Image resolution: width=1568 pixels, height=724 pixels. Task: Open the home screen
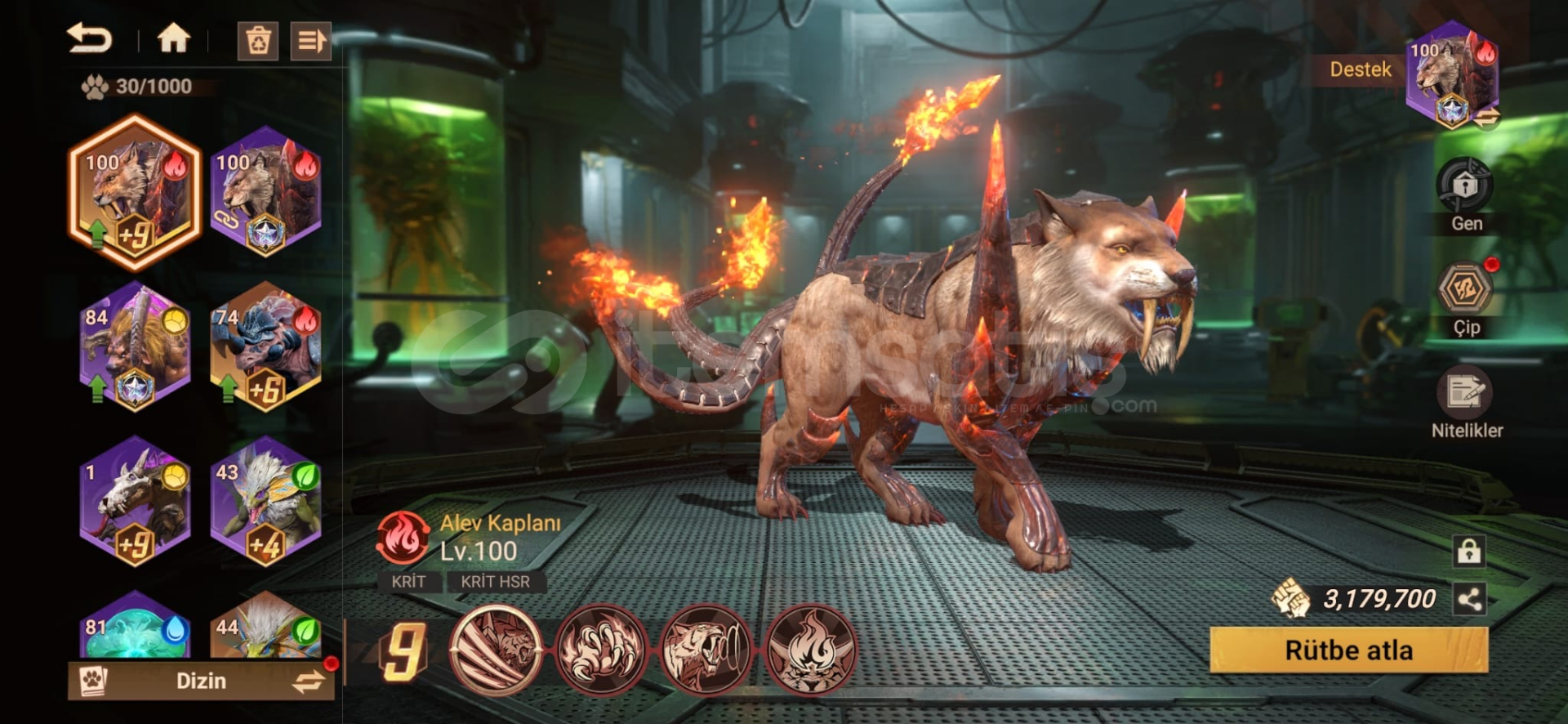173,38
